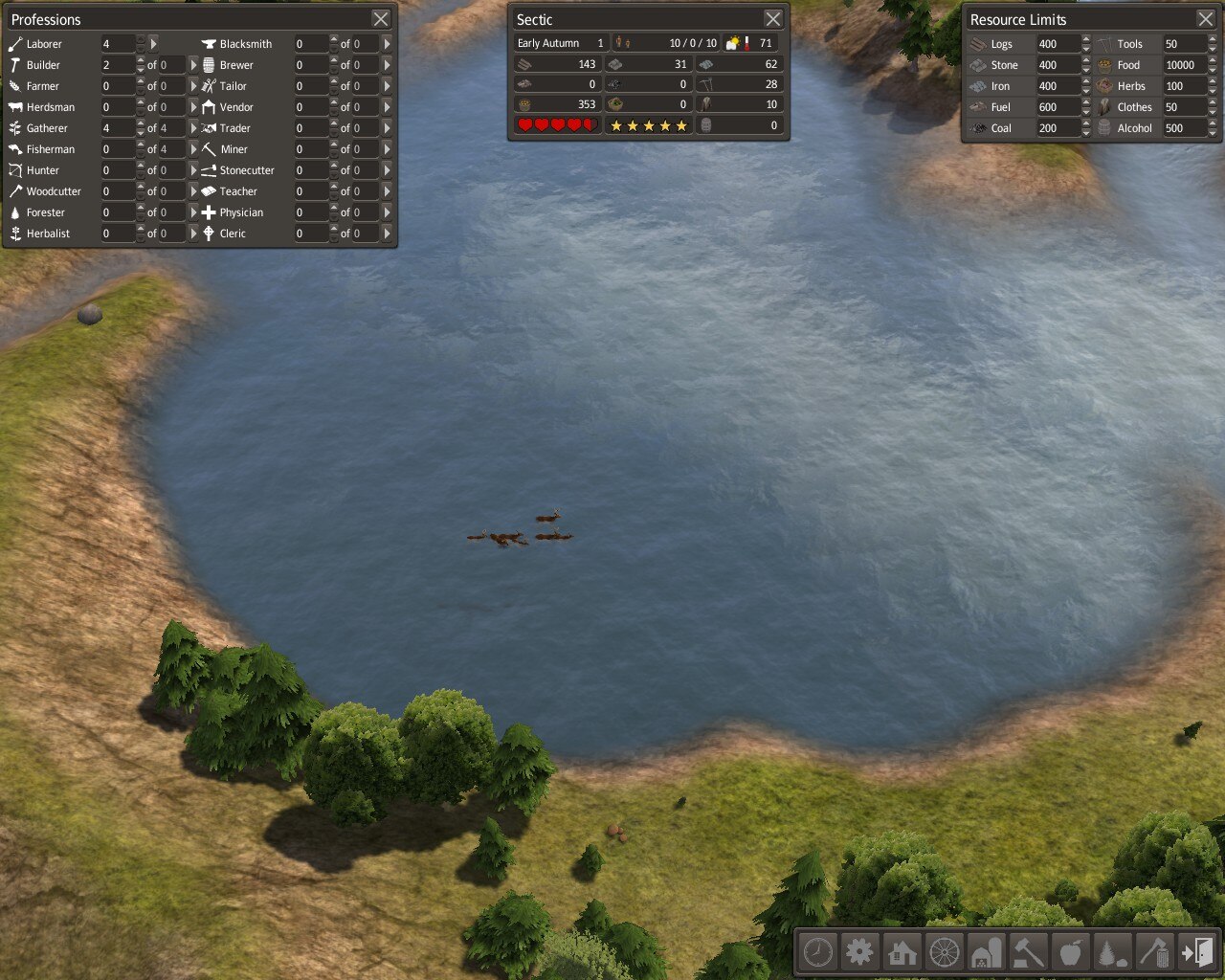Close the Sectic town info panel
The height and width of the screenshot is (980, 1225).
click(773, 19)
